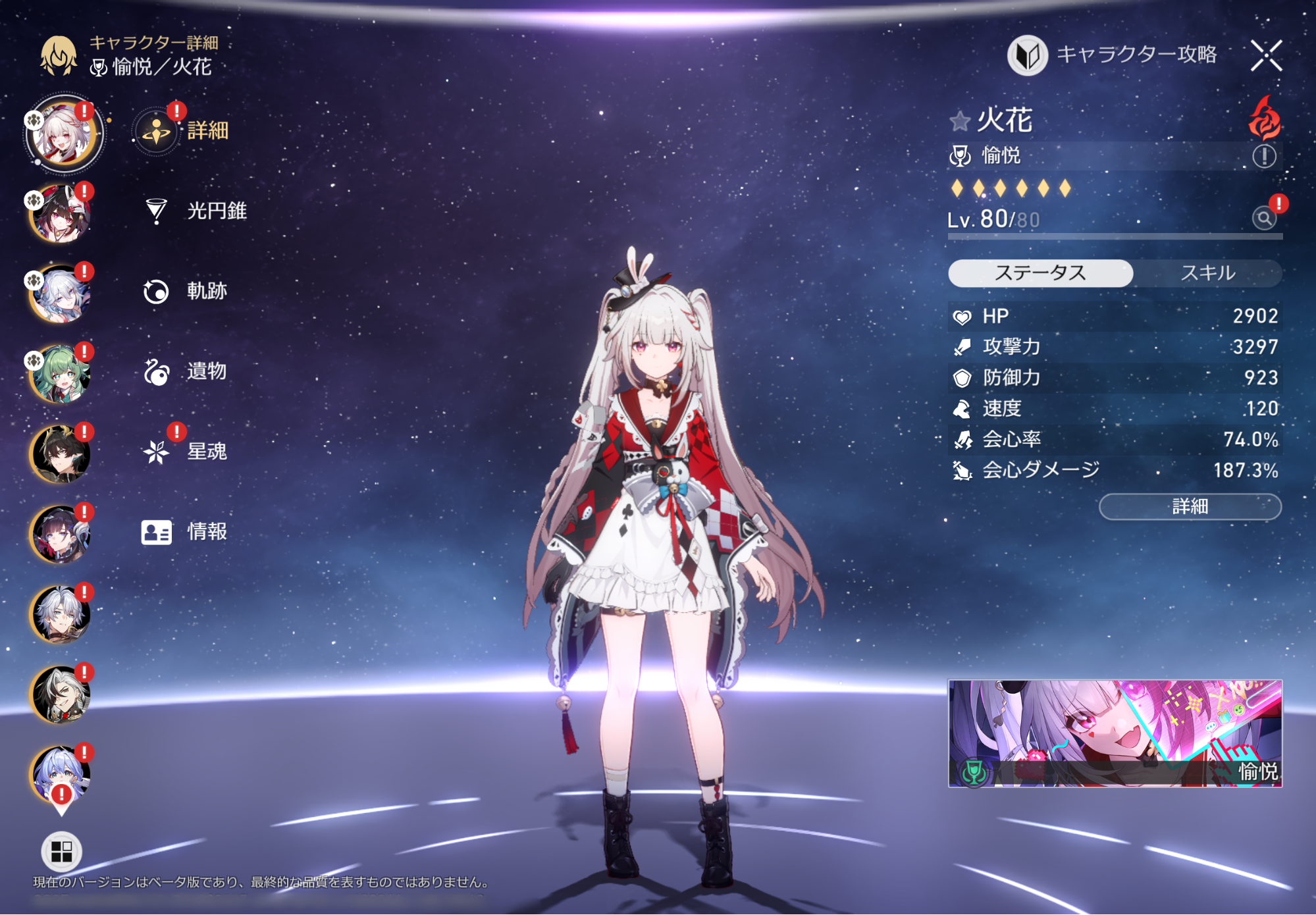Close the character details screen
This screenshot has width=1316, height=915.
tap(1267, 55)
